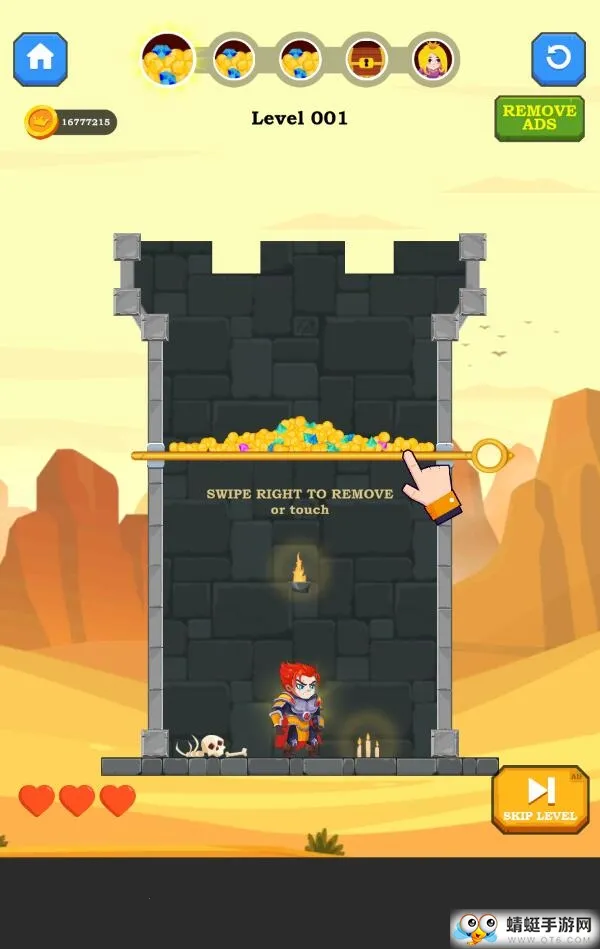Go to the home screen

tap(40, 59)
